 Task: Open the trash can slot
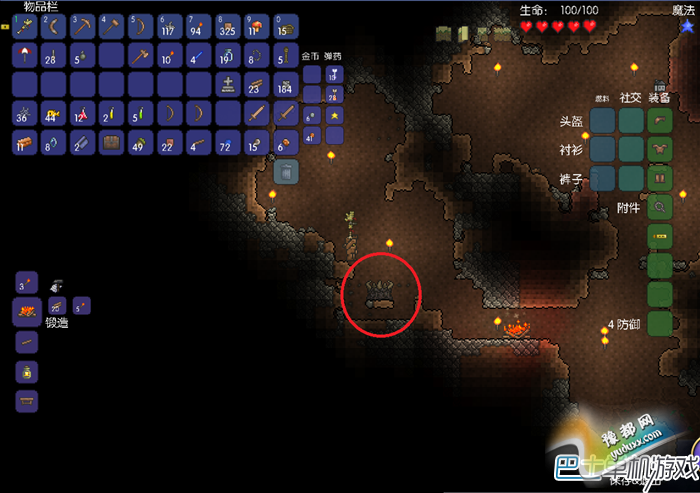286,171
